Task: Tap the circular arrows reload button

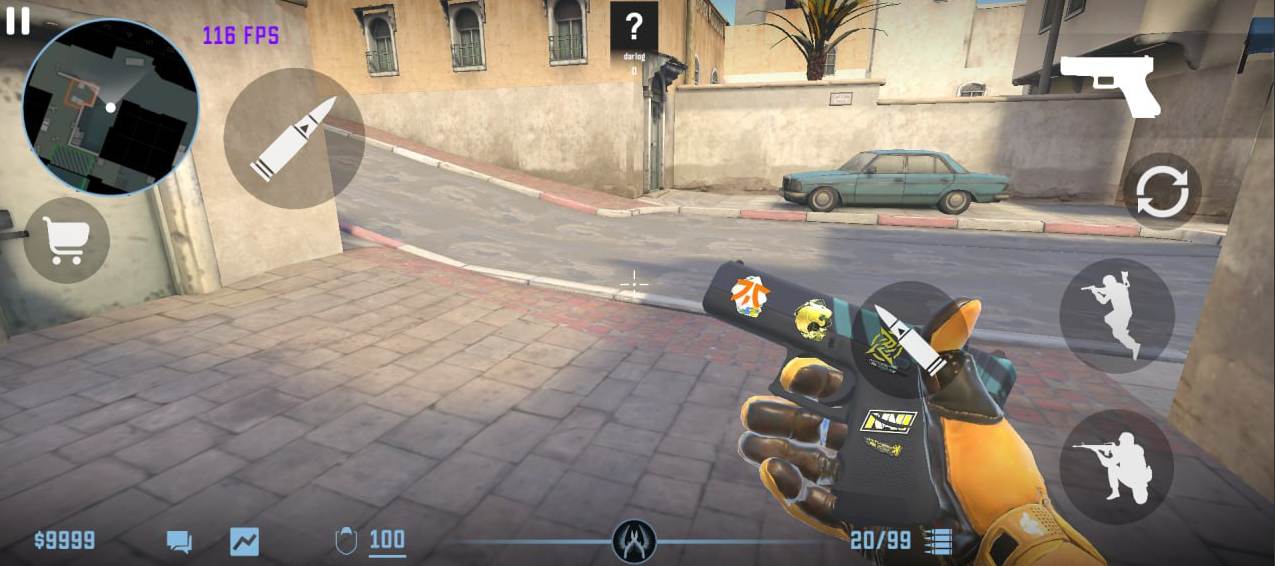Action: (x=1161, y=191)
